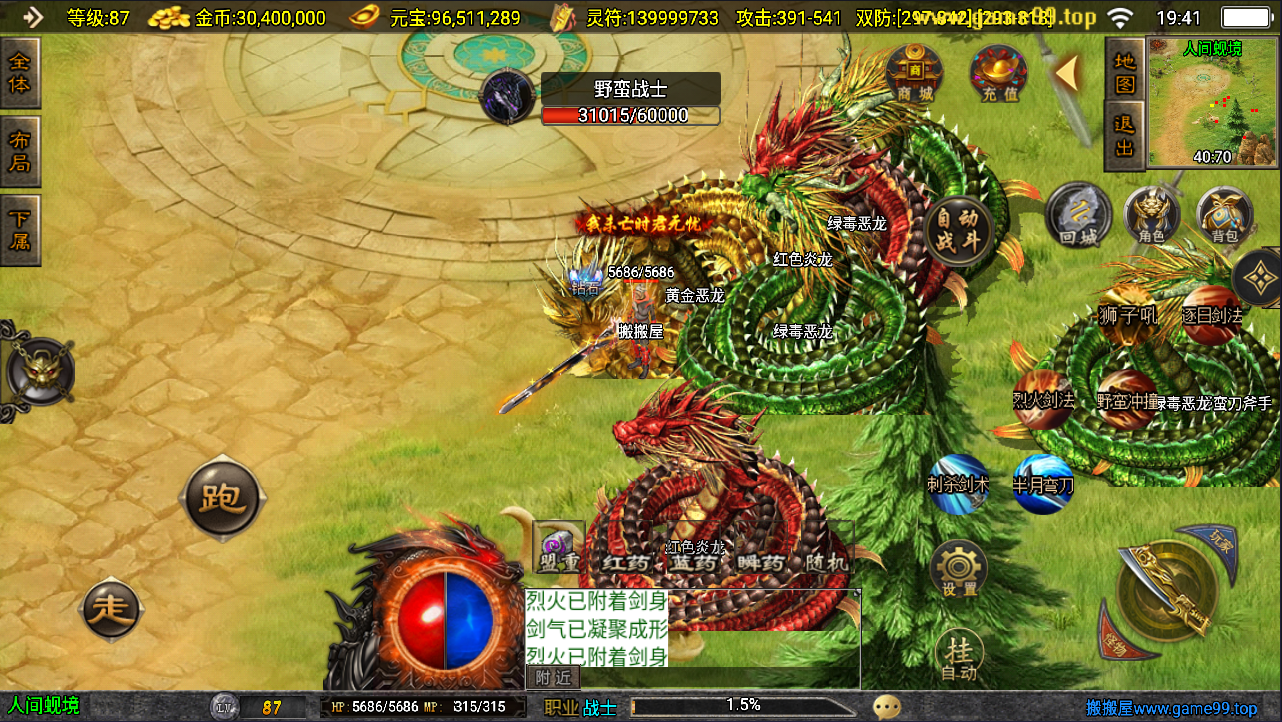Activate the 狮子吼 skill
This screenshot has width=1282, height=722.
click(1128, 315)
